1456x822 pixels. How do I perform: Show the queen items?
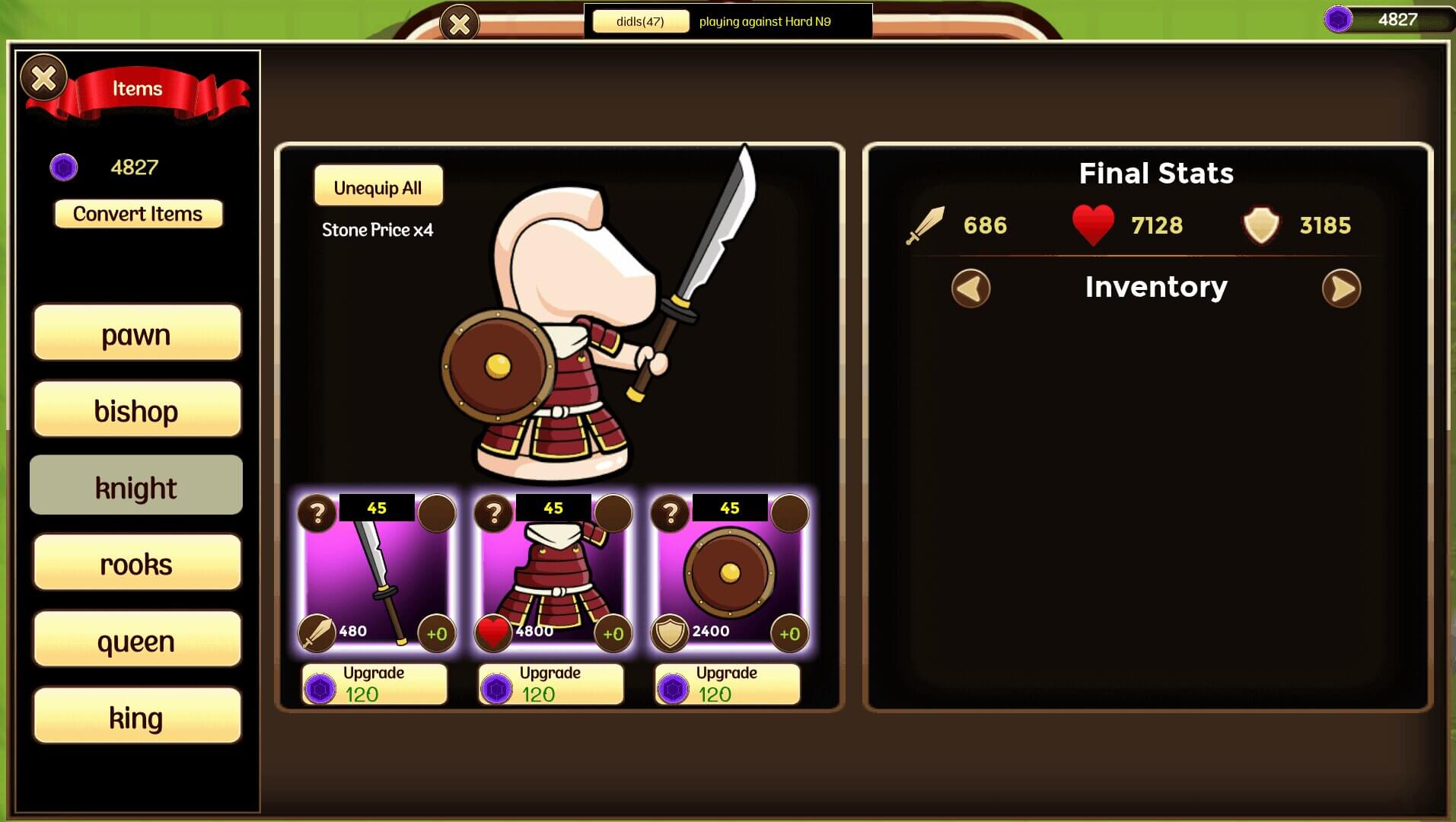pos(137,640)
